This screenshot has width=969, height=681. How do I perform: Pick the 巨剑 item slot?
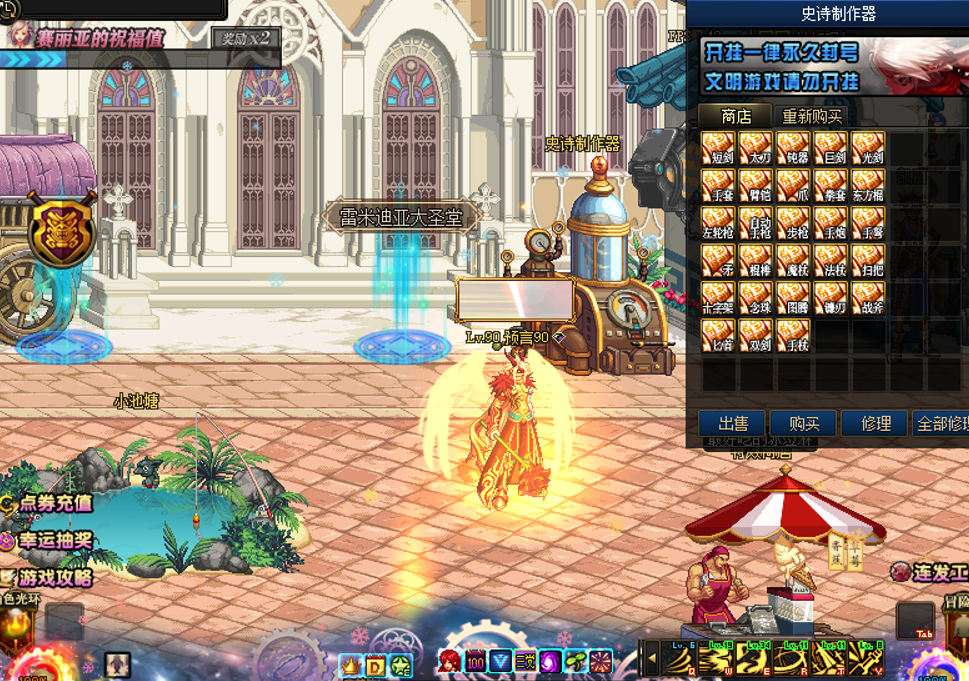click(x=830, y=149)
